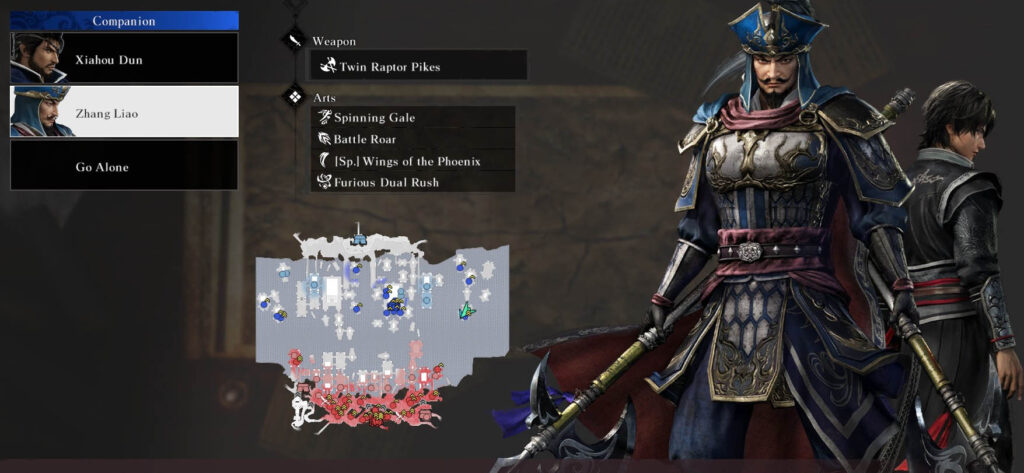Select Xiahou Dun as companion
This screenshot has height=473, width=1024.
(124, 59)
